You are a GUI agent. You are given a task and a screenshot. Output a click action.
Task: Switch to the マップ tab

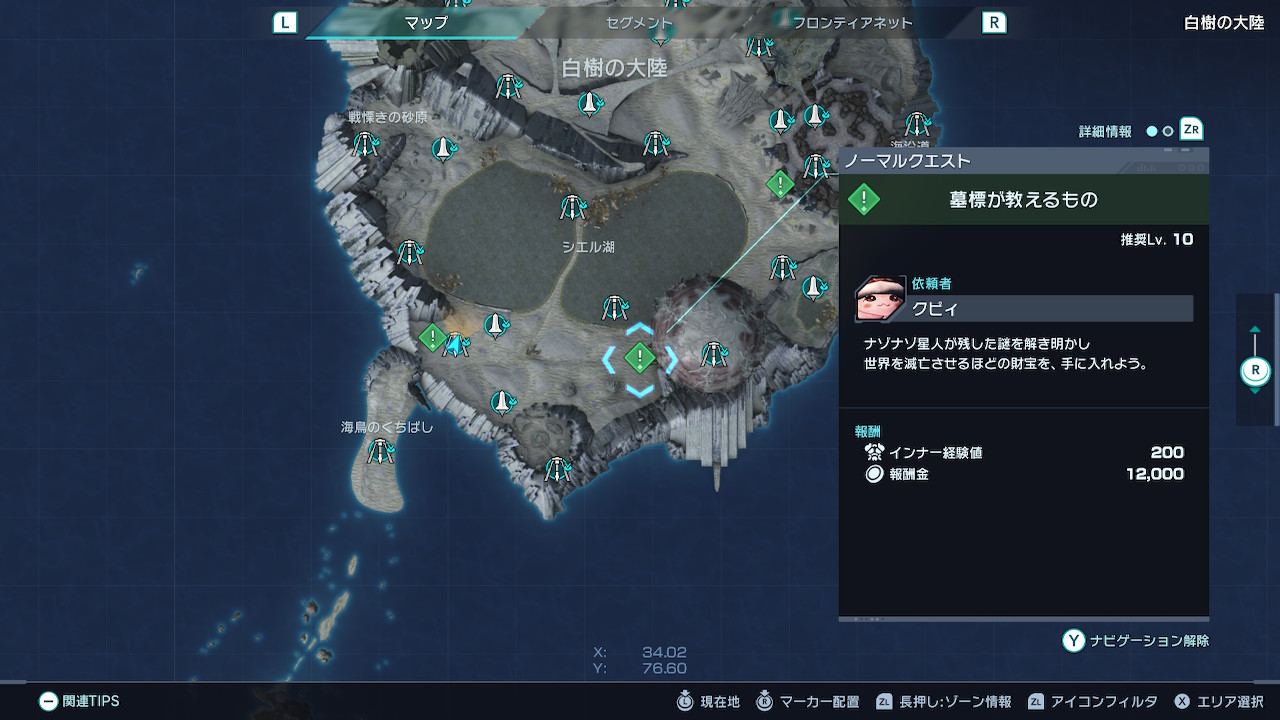(x=426, y=22)
